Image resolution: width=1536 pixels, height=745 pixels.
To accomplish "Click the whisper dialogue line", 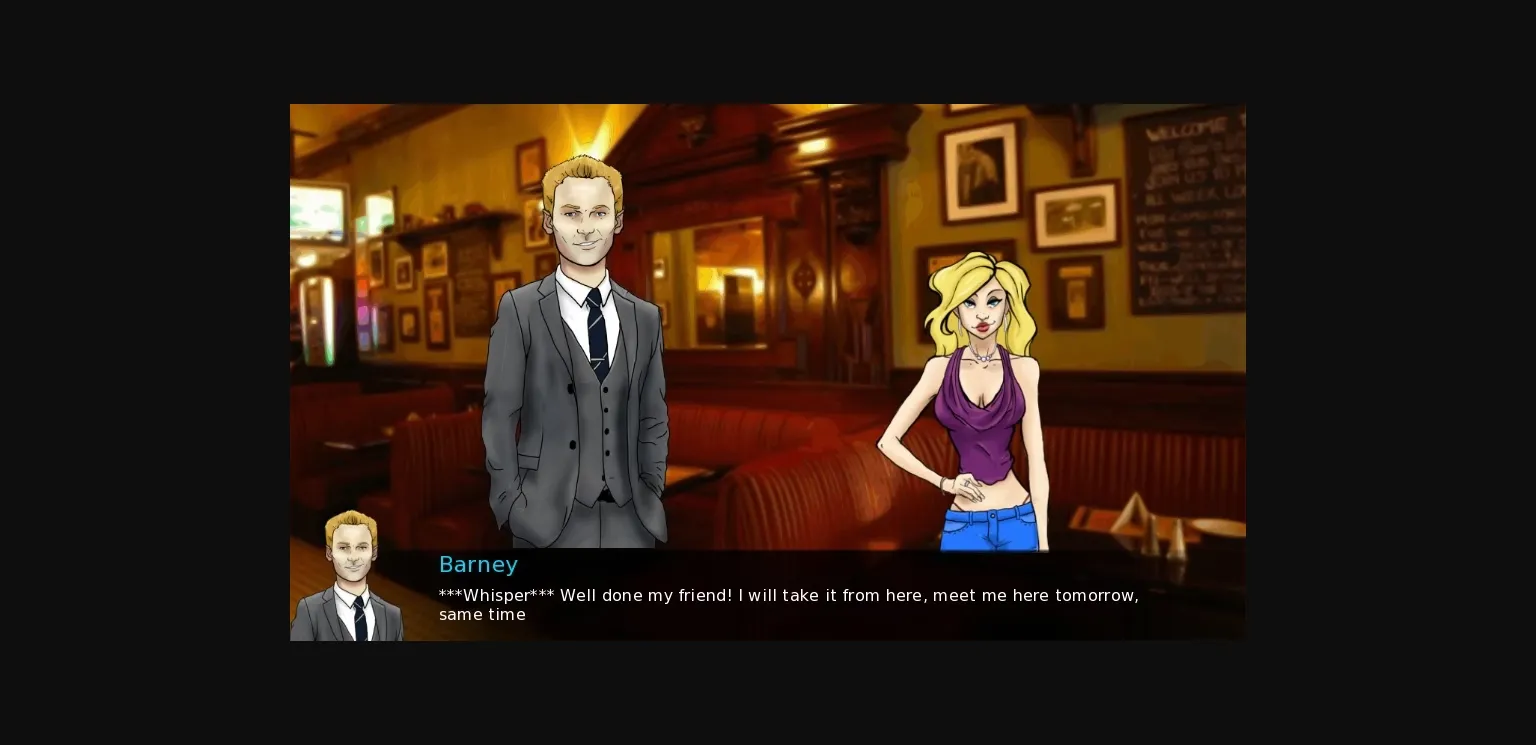I will point(788,595).
